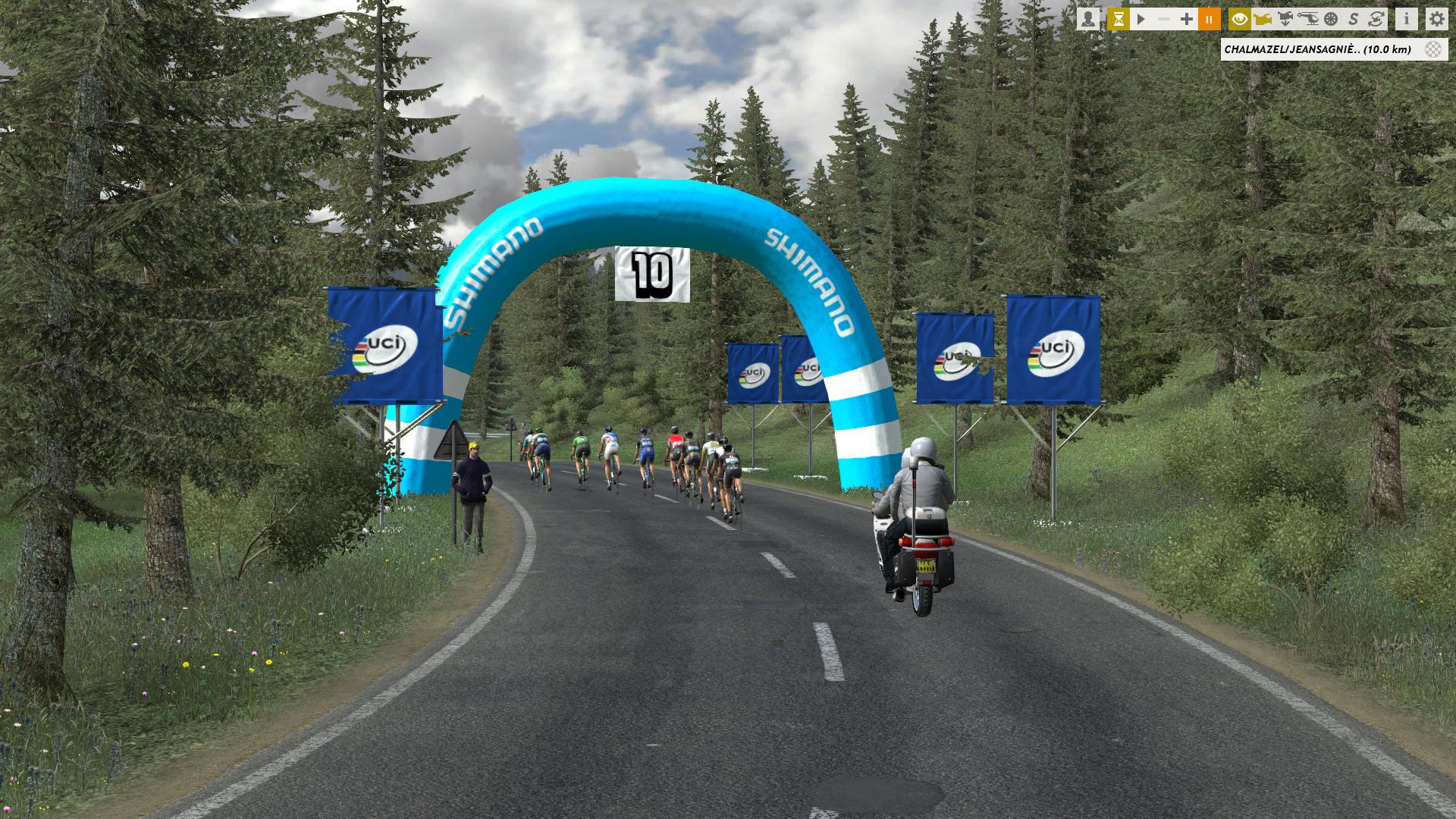Viewport: 1456px width, 819px height.
Task: Resume the race with the play arrow
Action: tap(1141, 19)
